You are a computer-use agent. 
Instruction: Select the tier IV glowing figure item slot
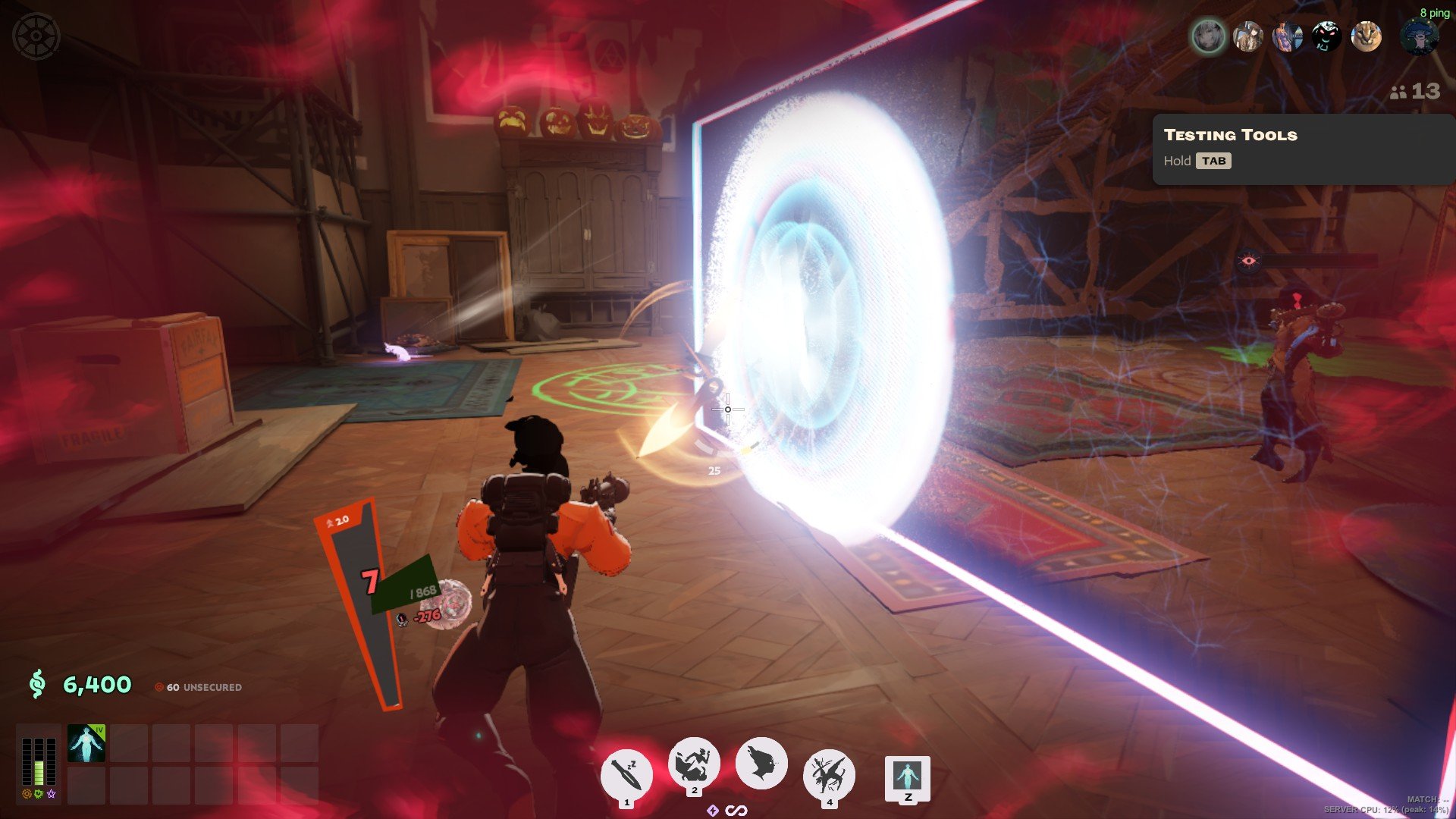[x=86, y=743]
